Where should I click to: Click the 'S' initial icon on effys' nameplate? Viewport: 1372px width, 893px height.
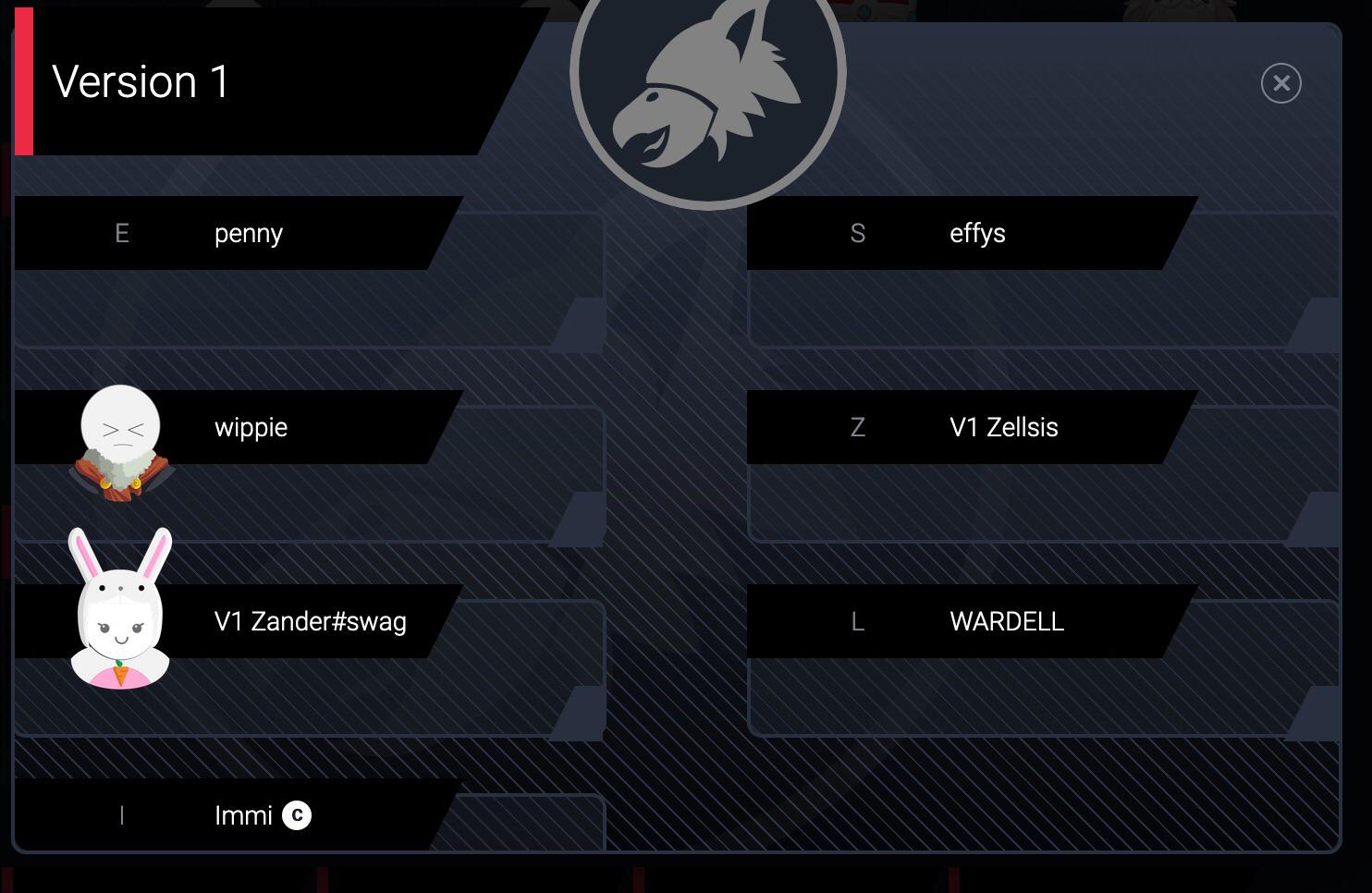tap(858, 233)
